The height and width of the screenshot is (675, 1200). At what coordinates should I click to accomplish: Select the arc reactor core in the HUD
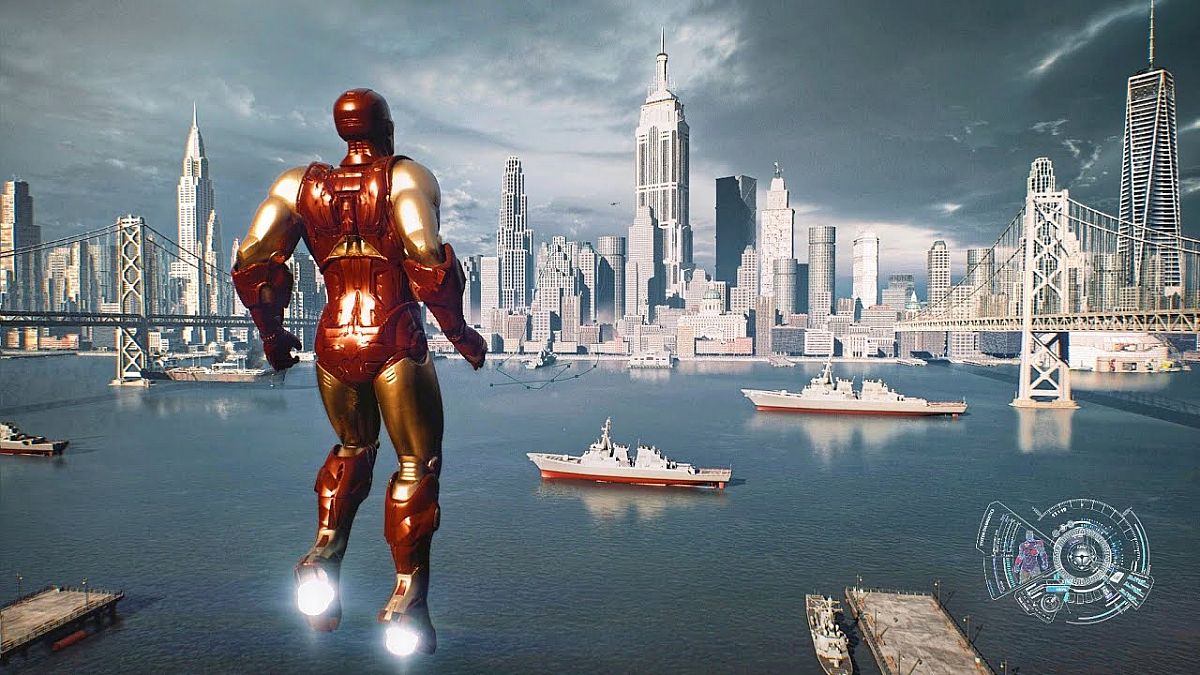click(x=1081, y=555)
